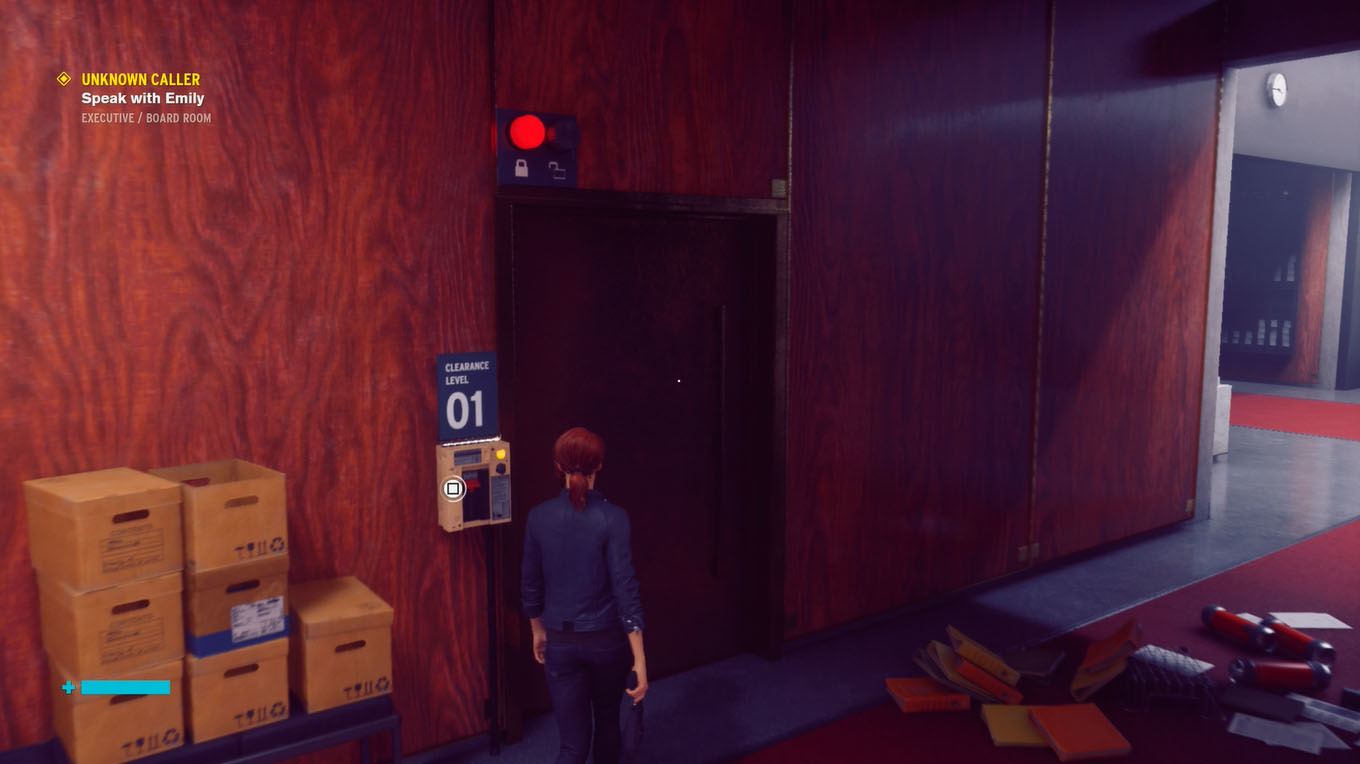
Task: Click the locked padlock icon on door panel
Action: click(520, 169)
